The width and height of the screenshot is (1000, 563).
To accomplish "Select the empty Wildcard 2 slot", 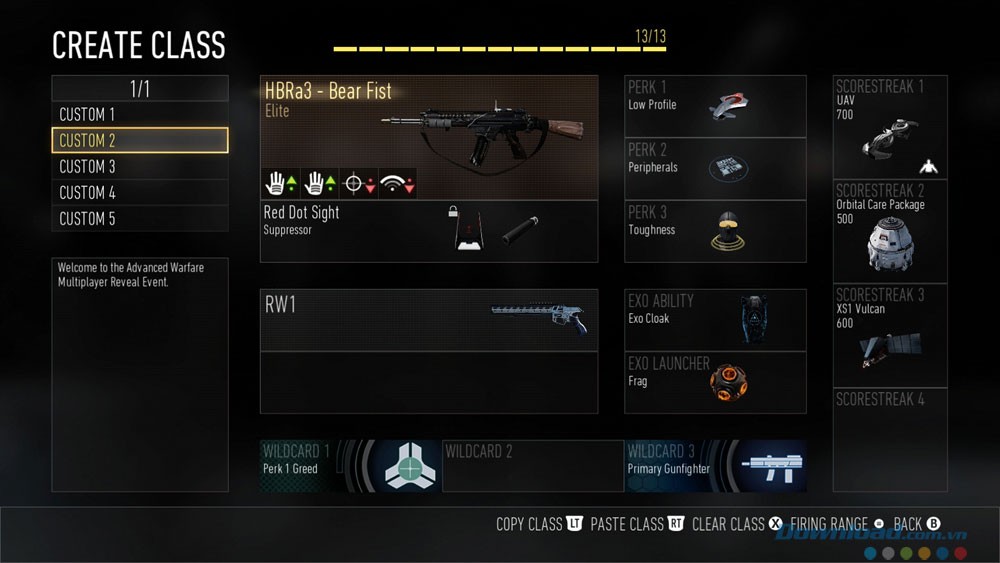I will tap(532, 466).
